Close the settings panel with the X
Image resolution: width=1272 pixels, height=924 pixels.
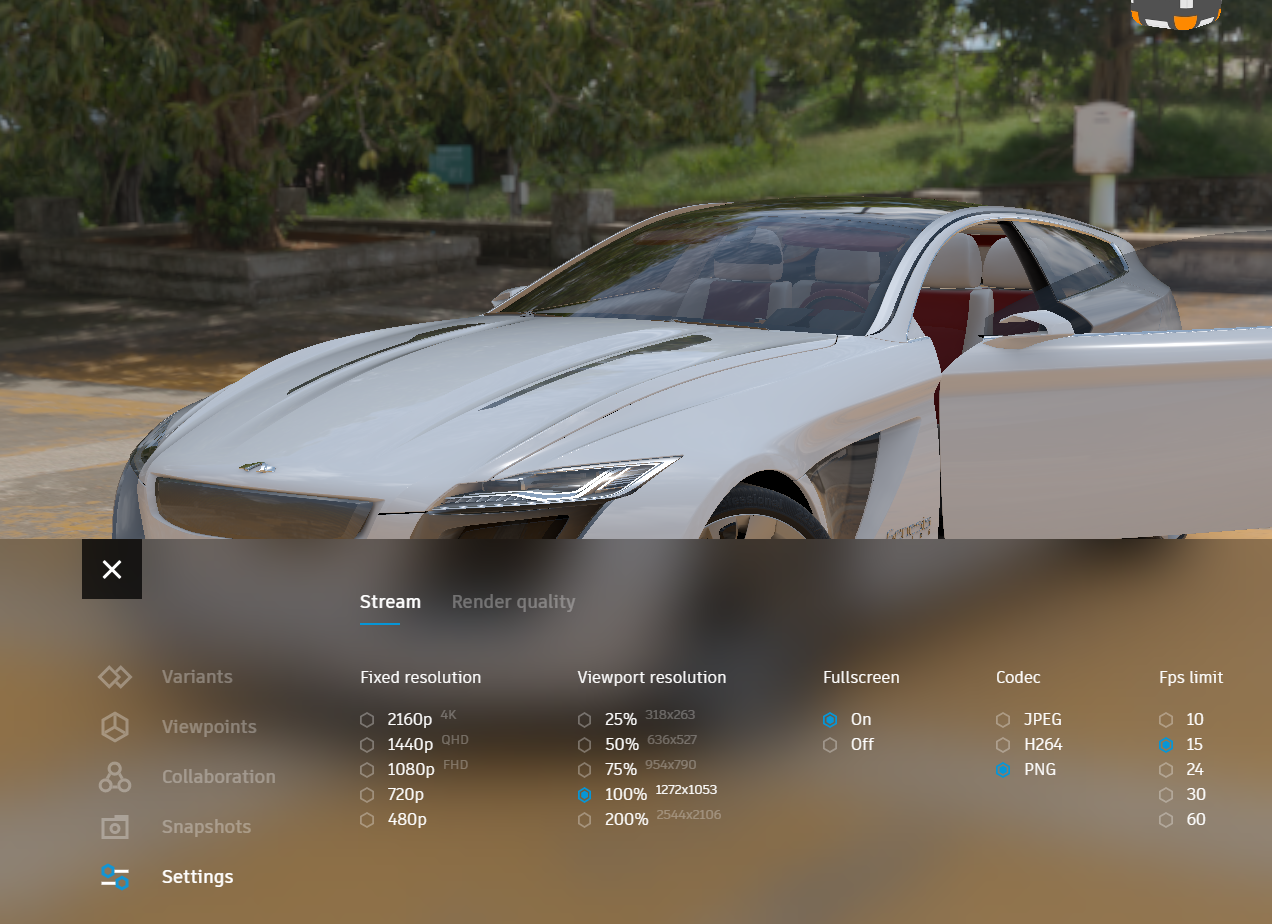tap(112, 569)
